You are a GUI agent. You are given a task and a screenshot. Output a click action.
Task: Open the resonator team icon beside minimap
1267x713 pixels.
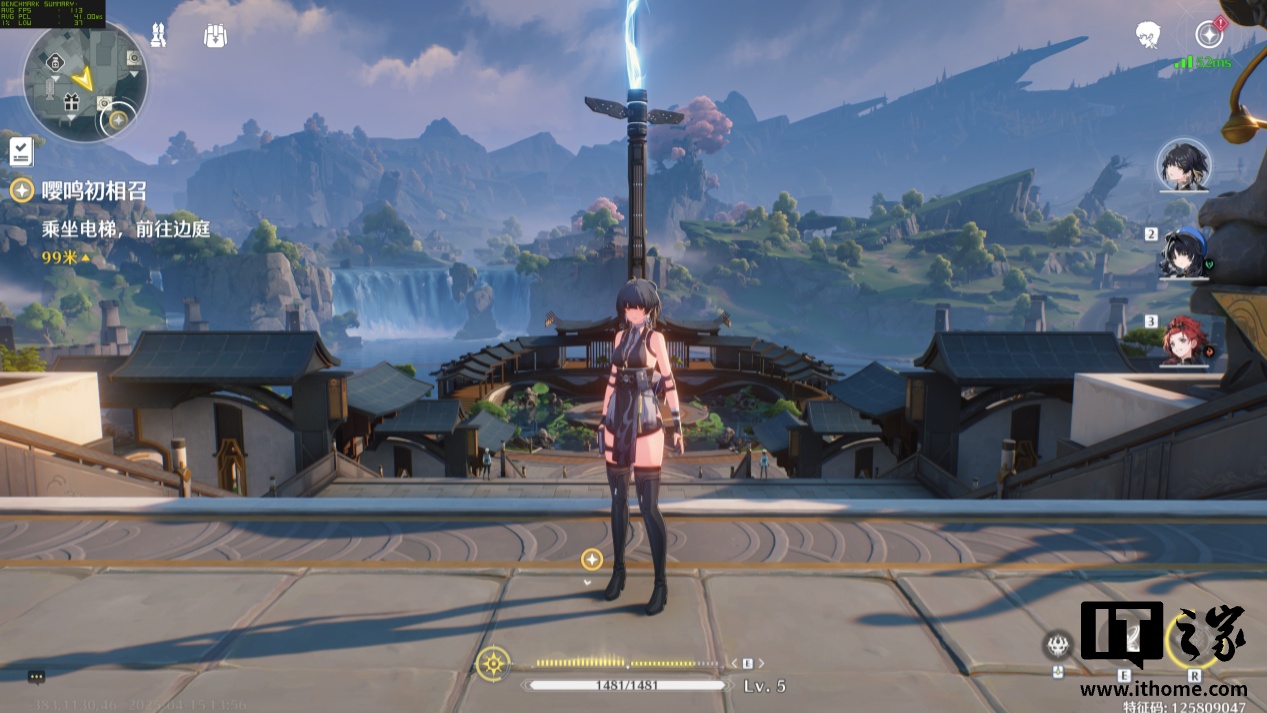click(x=158, y=36)
